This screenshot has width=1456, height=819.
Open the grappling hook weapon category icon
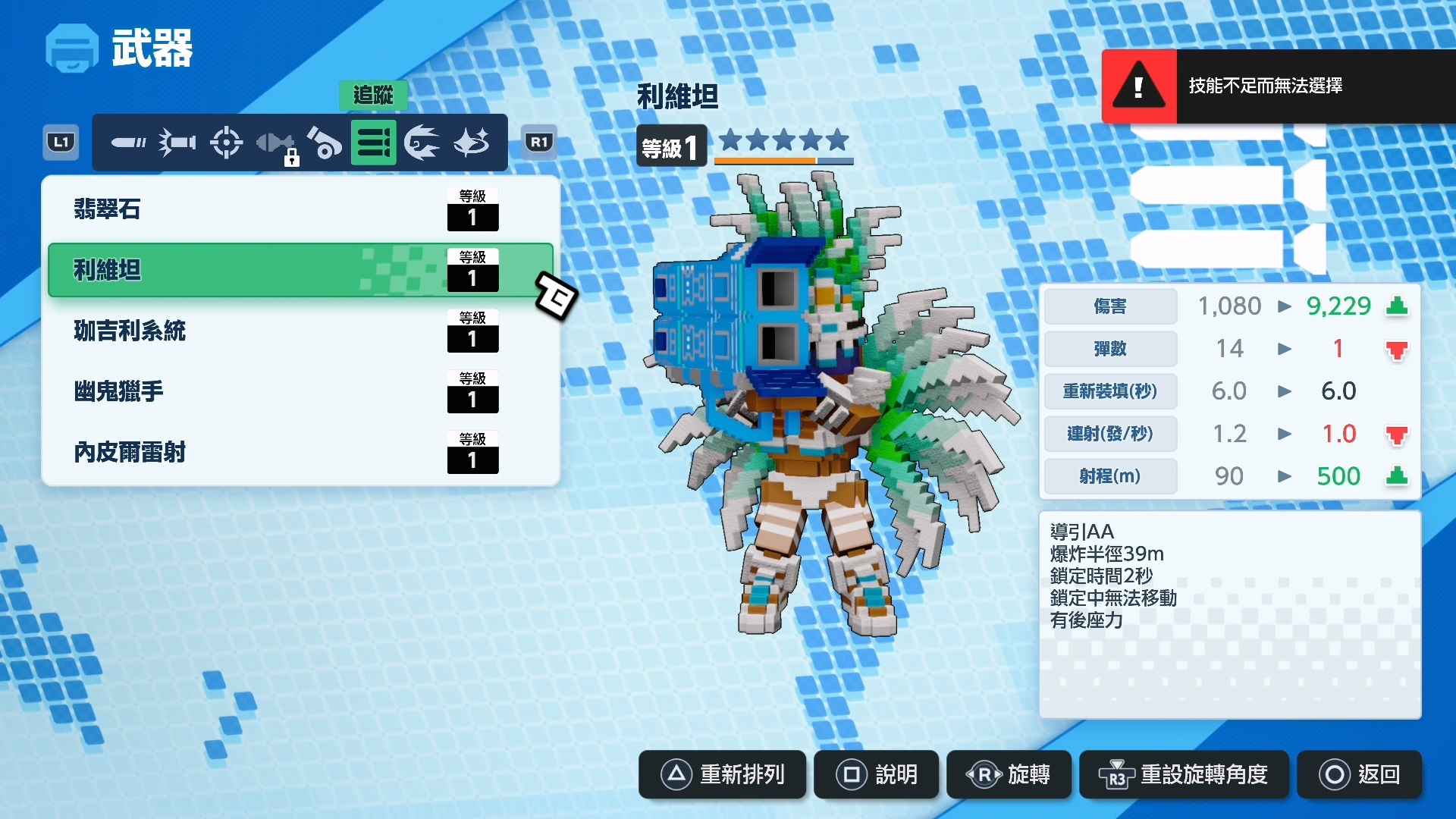click(x=422, y=142)
